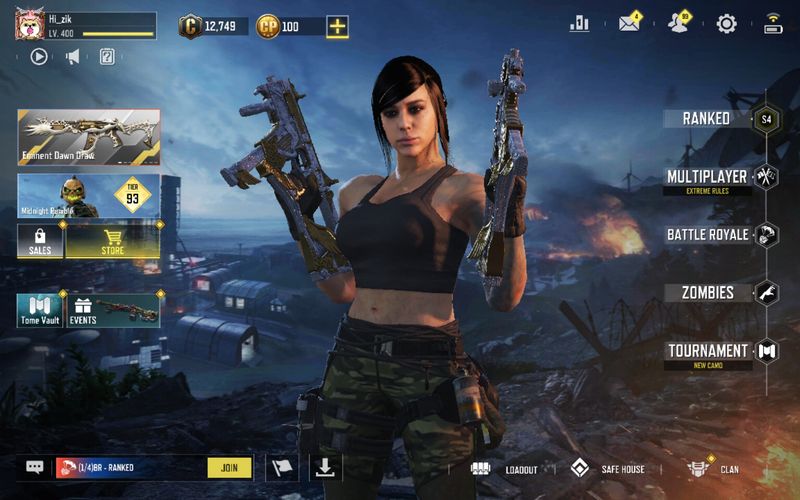Open the Tome Vault
The image size is (800, 500).
coord(40,310)
